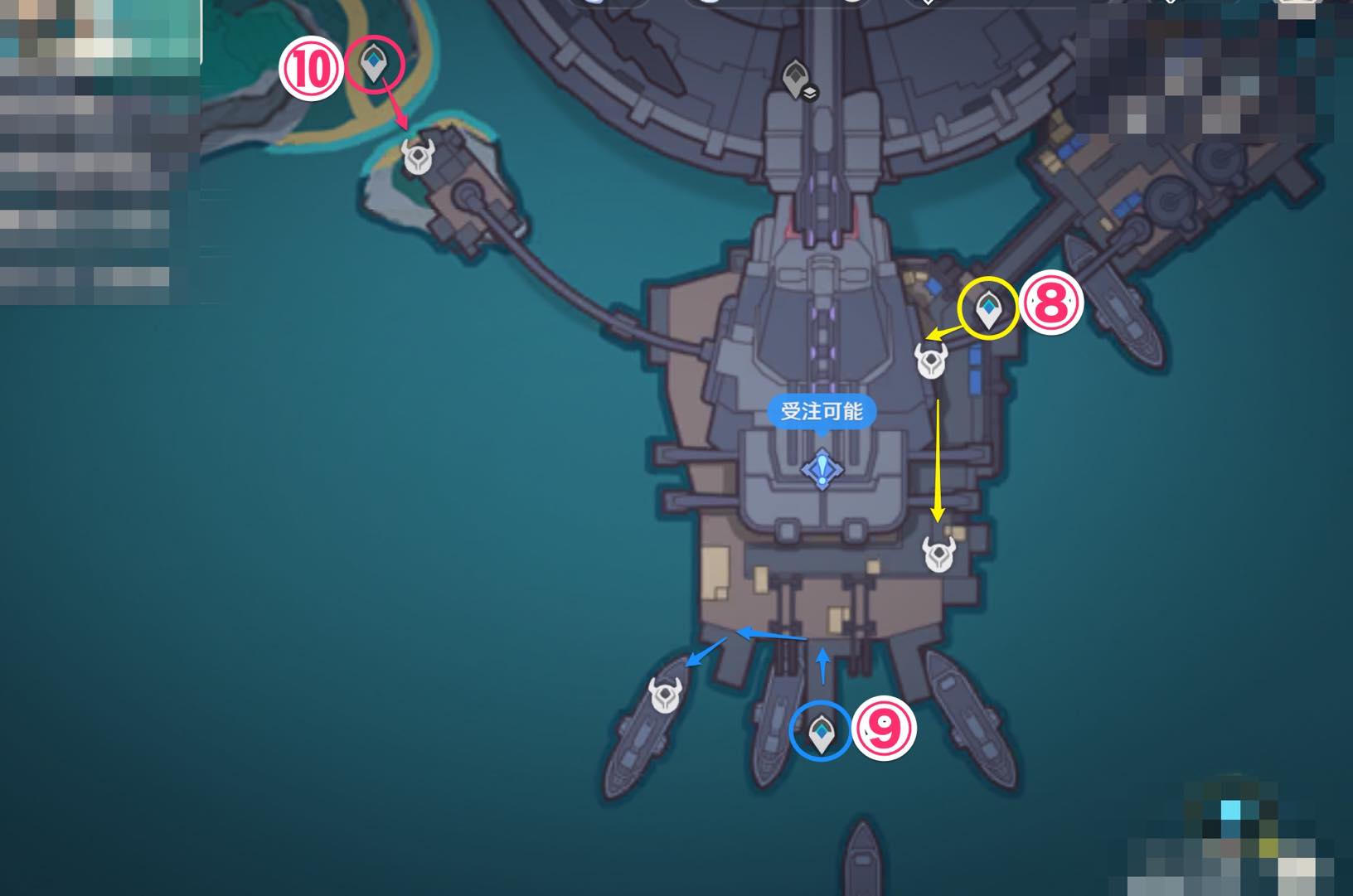Click the grey waypoint marker with layers badge
The image size is (1353, 896).
click(798, 80)
